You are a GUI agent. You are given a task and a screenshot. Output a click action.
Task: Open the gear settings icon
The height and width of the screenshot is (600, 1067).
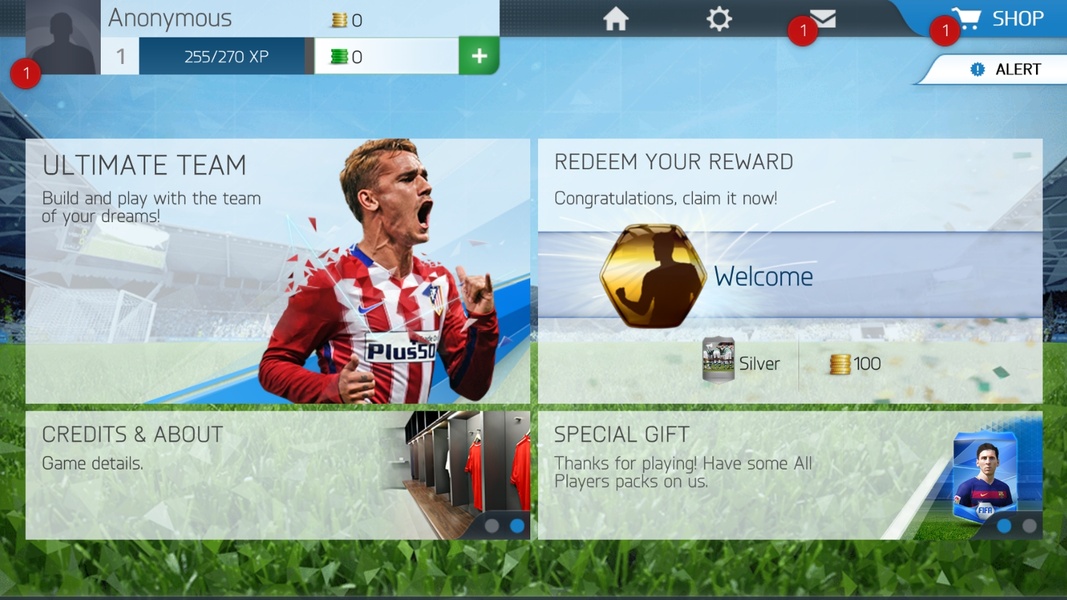pyautogui.click(x=719, y=19)
